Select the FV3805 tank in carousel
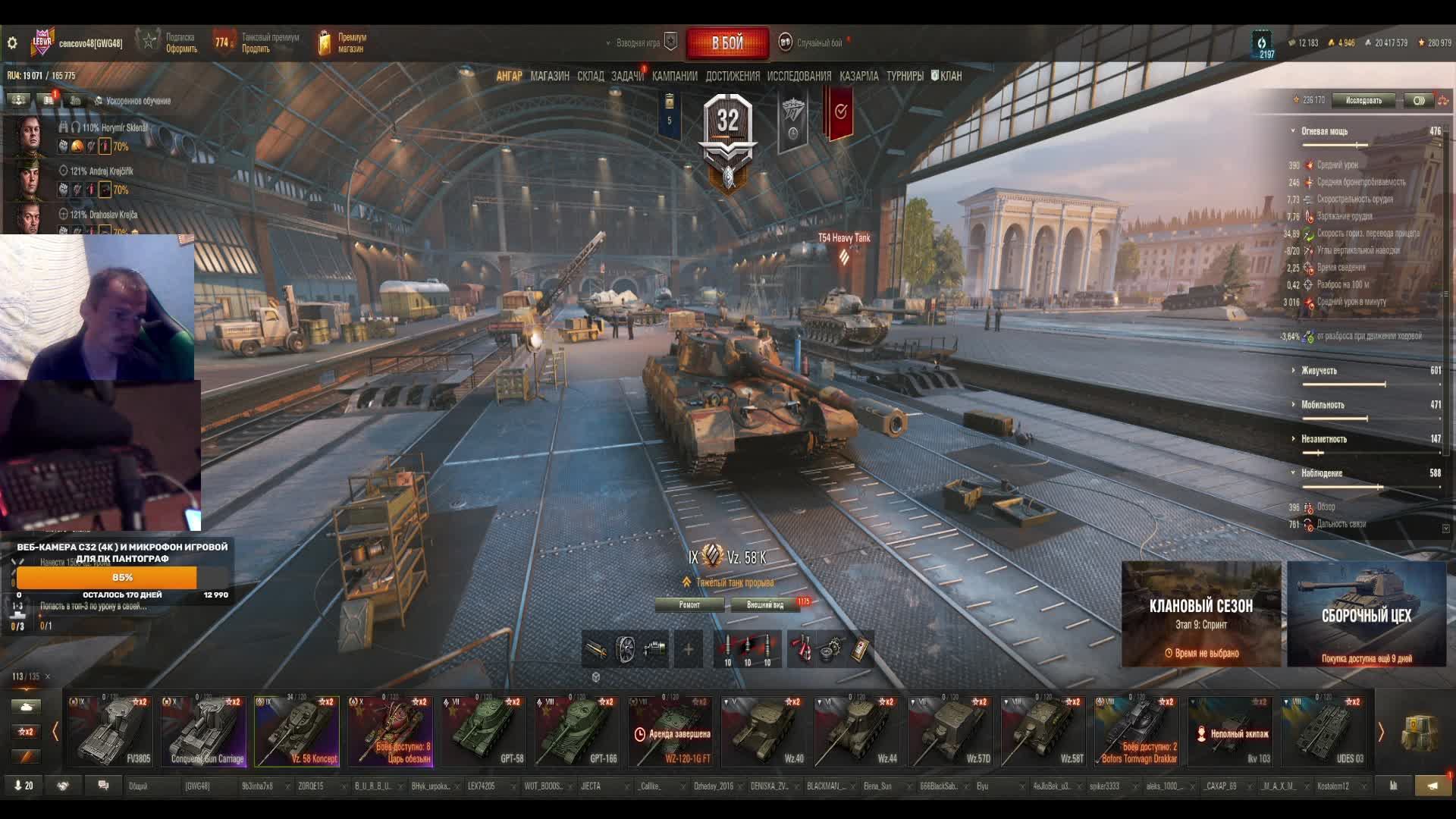1456x819 pixels. tap(111, 732)
